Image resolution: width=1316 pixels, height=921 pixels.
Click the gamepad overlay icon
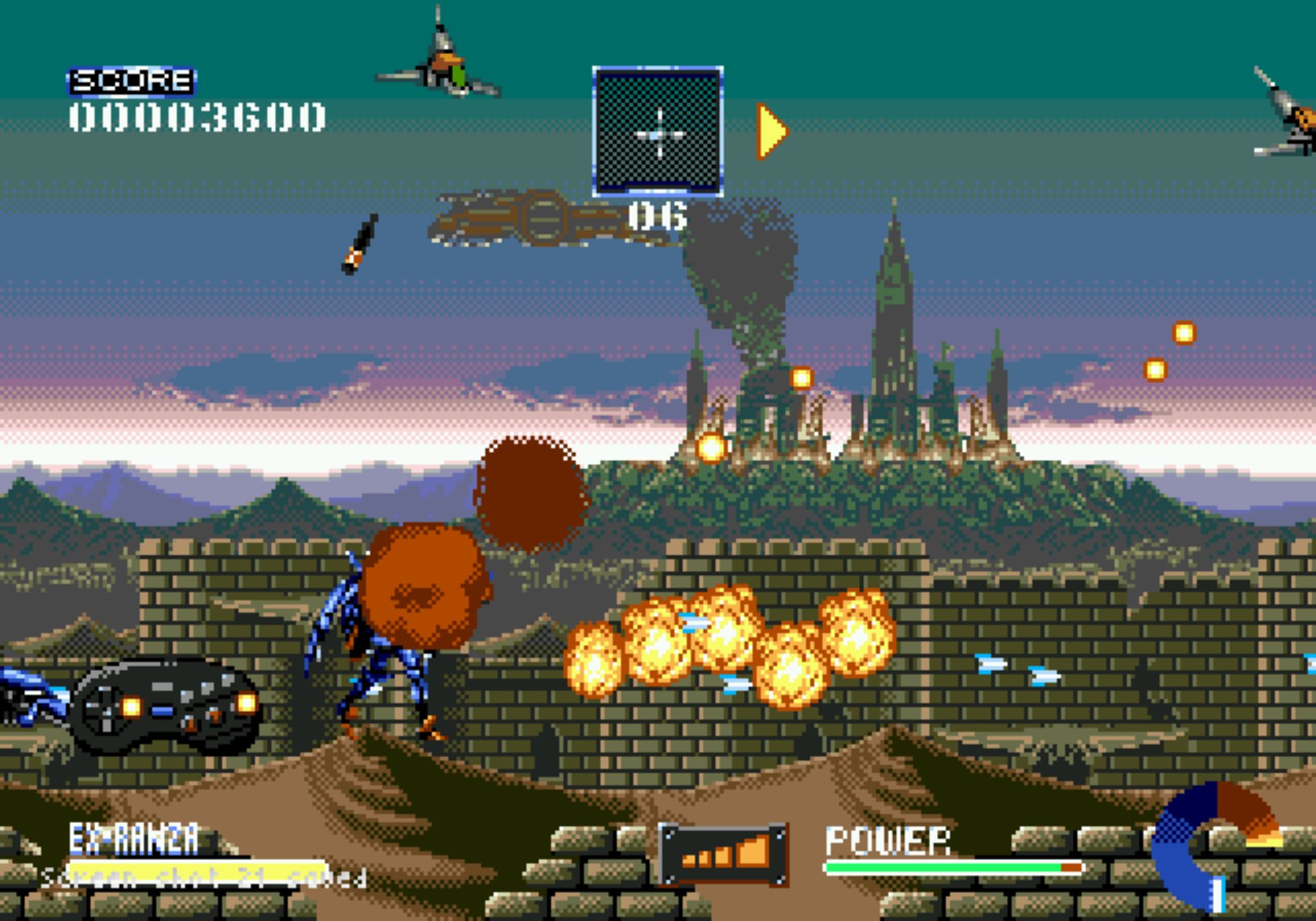pos(167,706)
